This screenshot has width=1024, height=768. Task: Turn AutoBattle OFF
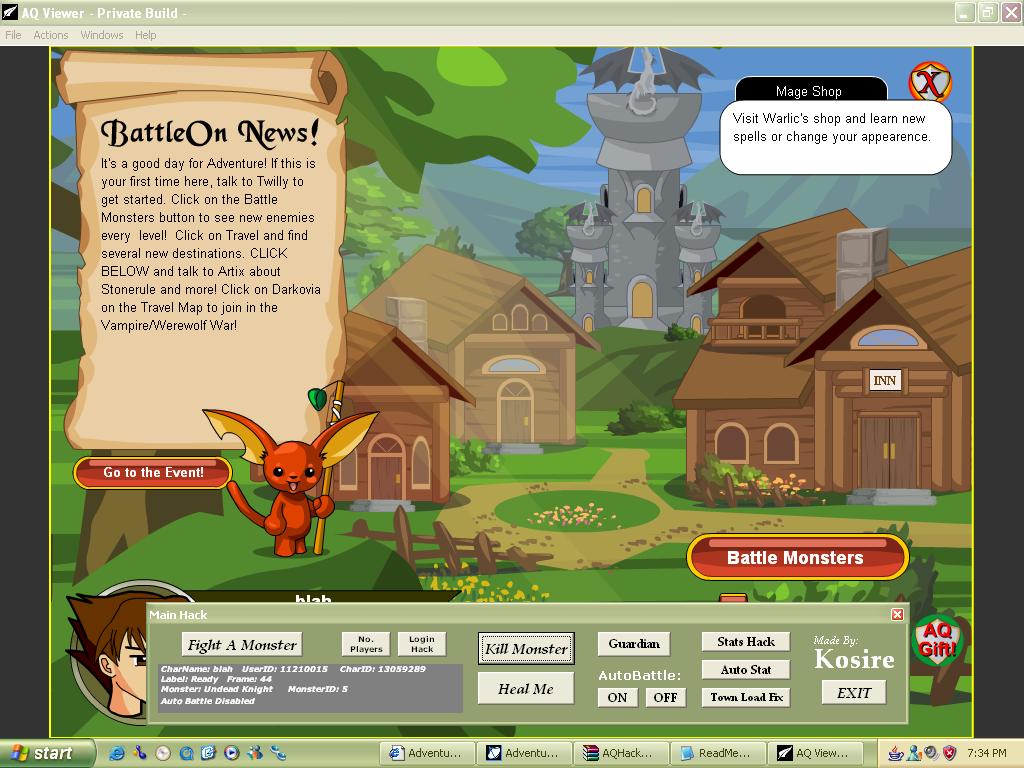click(665, 697)
